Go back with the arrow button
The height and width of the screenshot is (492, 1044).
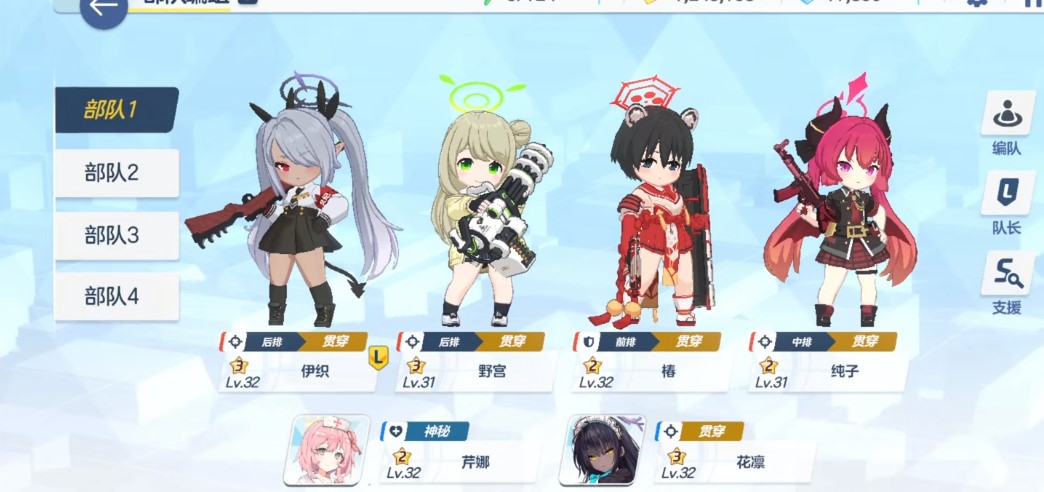coord(102,9)
